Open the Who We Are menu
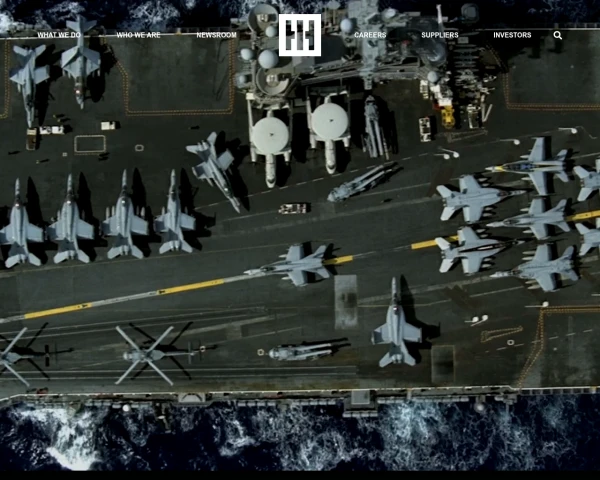Image resolution: width=600 pixels, height=480 pixels. (138, 35)
